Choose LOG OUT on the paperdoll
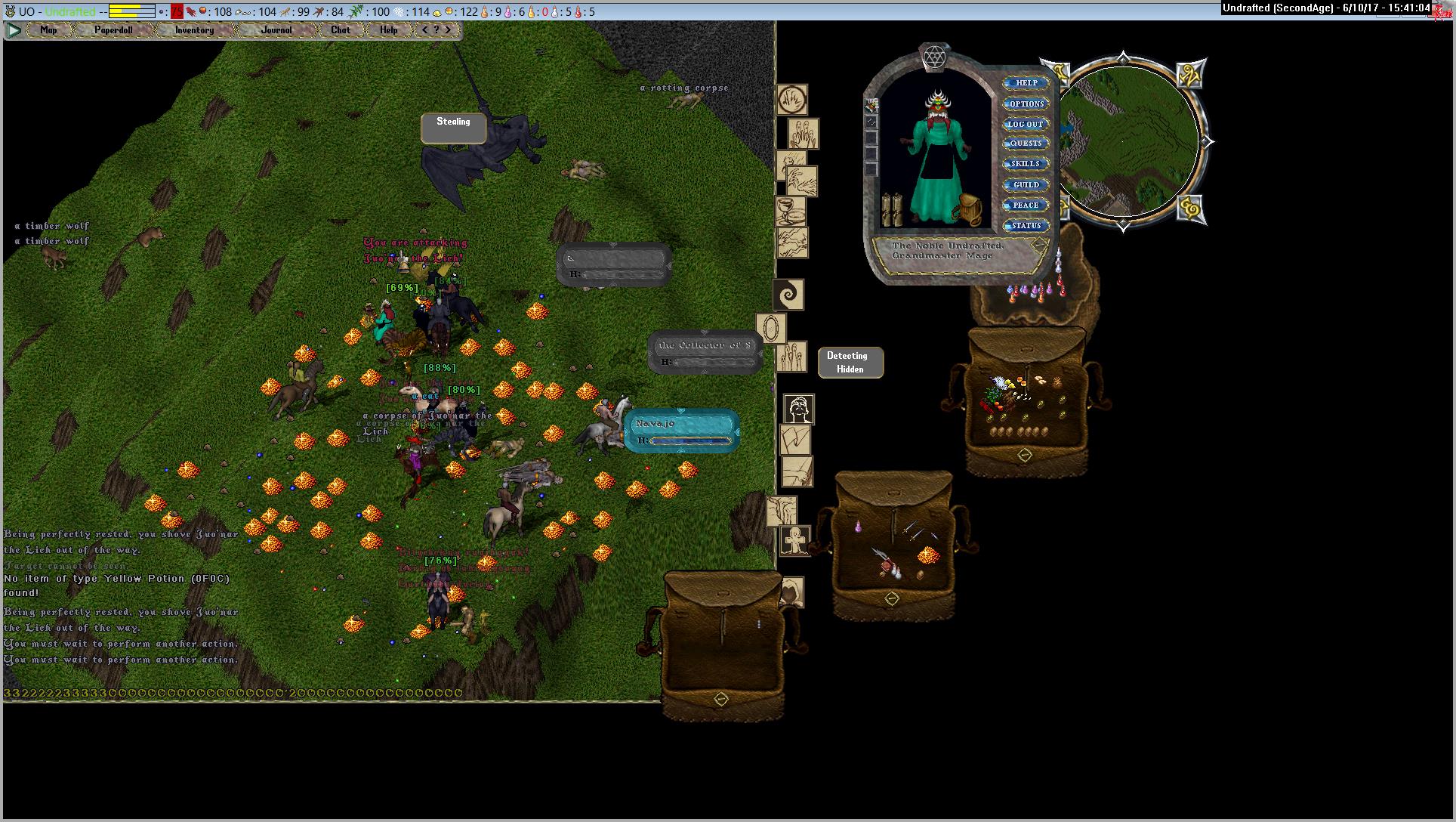The image size is (1456, 822). [1026, 124]
